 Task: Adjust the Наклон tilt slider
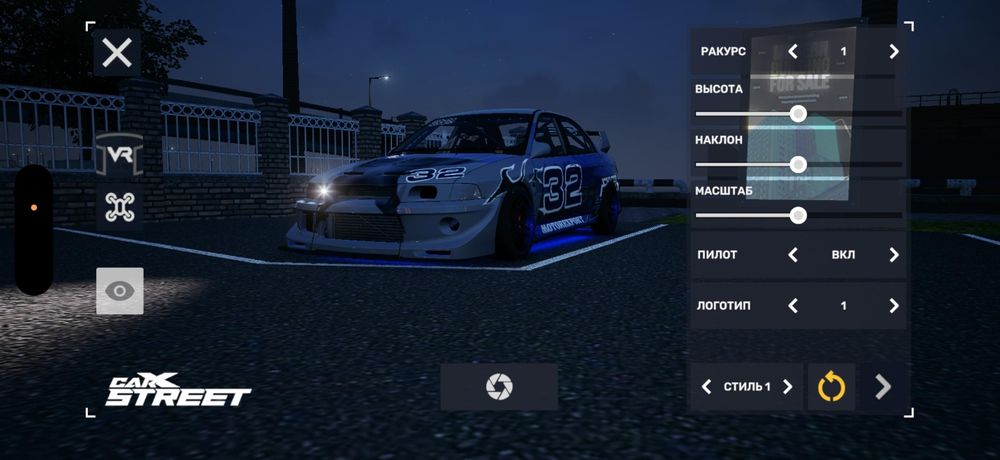(798, 164)
